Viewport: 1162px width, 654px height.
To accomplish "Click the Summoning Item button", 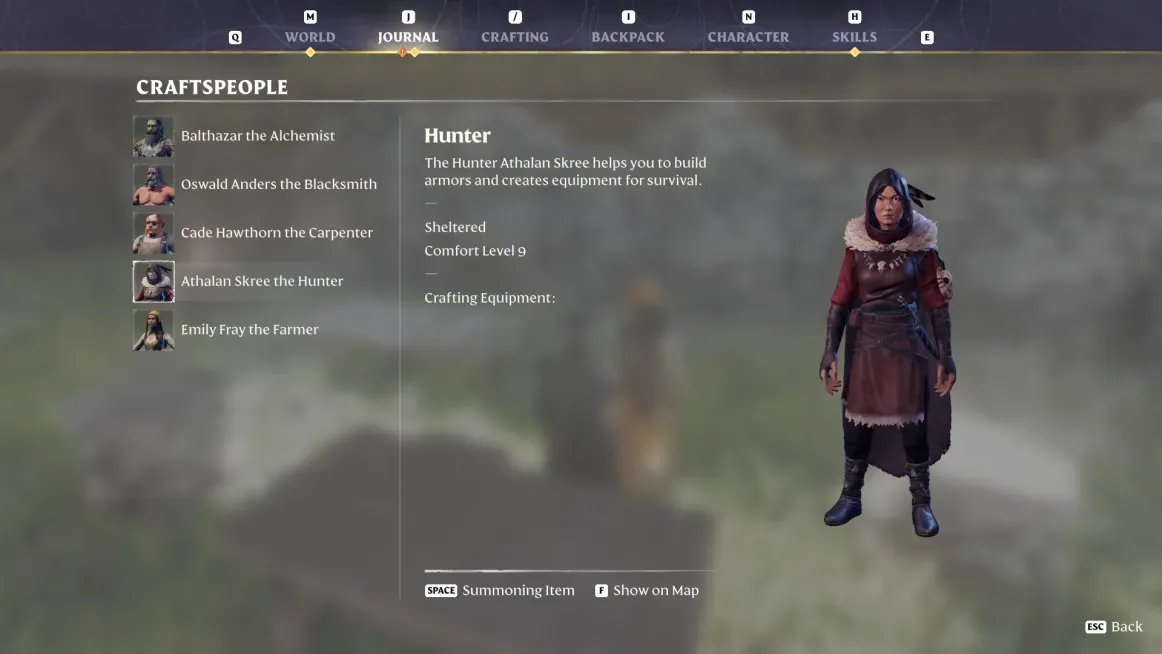I will click(x=501, y=591).
